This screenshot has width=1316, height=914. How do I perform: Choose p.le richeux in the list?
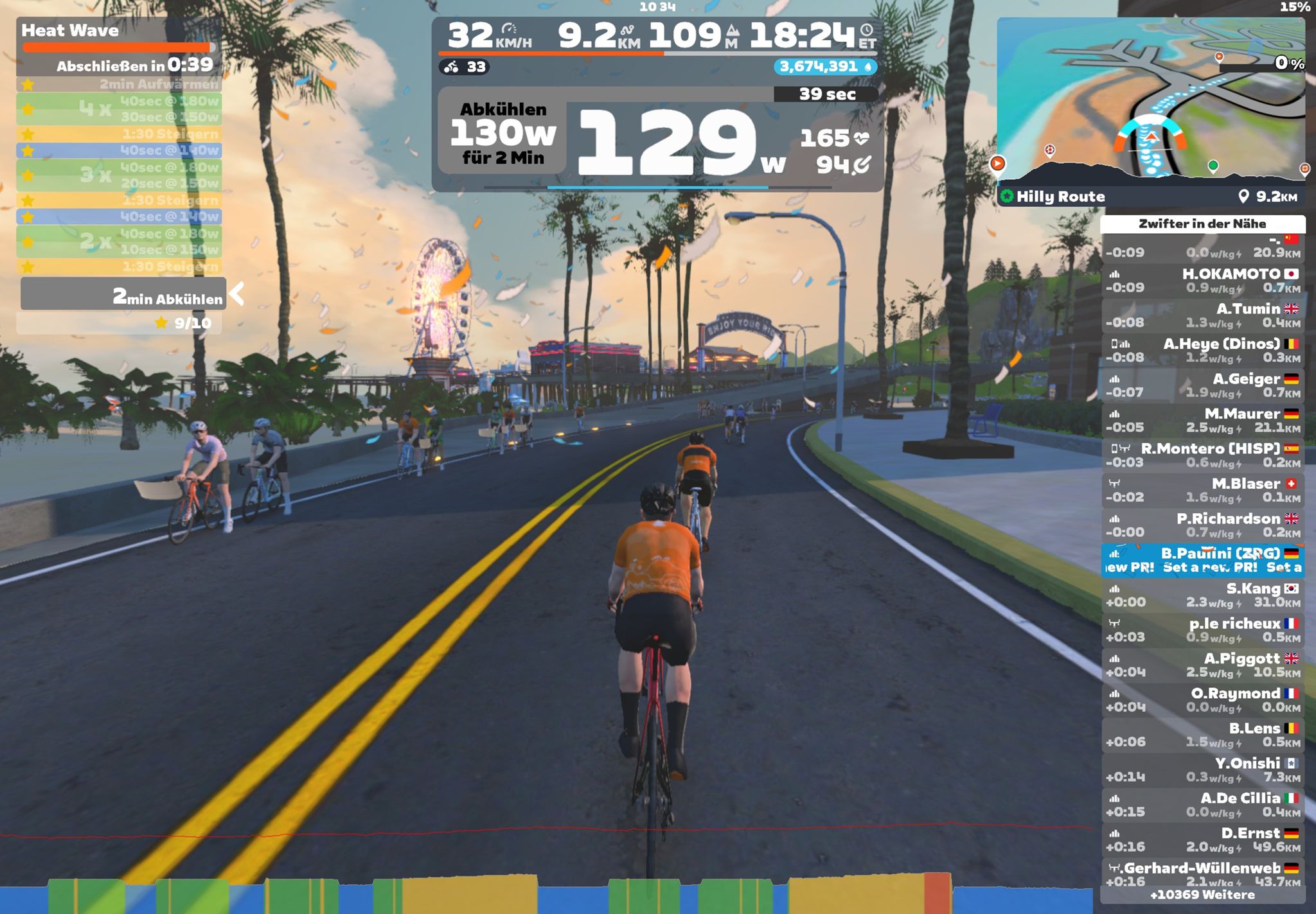(1203, 630)
